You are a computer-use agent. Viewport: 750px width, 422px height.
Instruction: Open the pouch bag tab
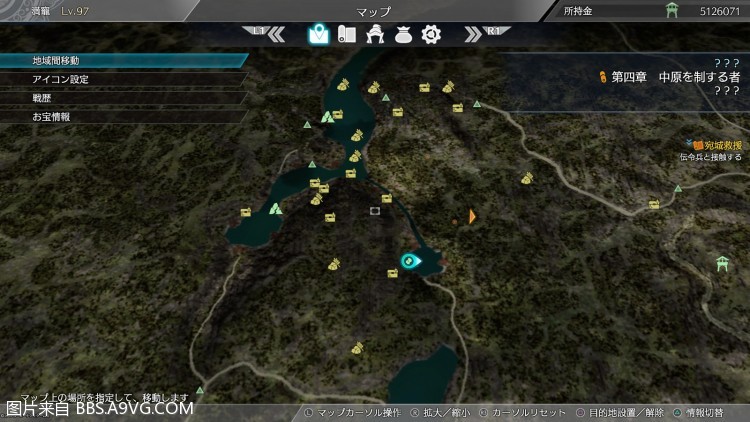[x=404, y=34]
